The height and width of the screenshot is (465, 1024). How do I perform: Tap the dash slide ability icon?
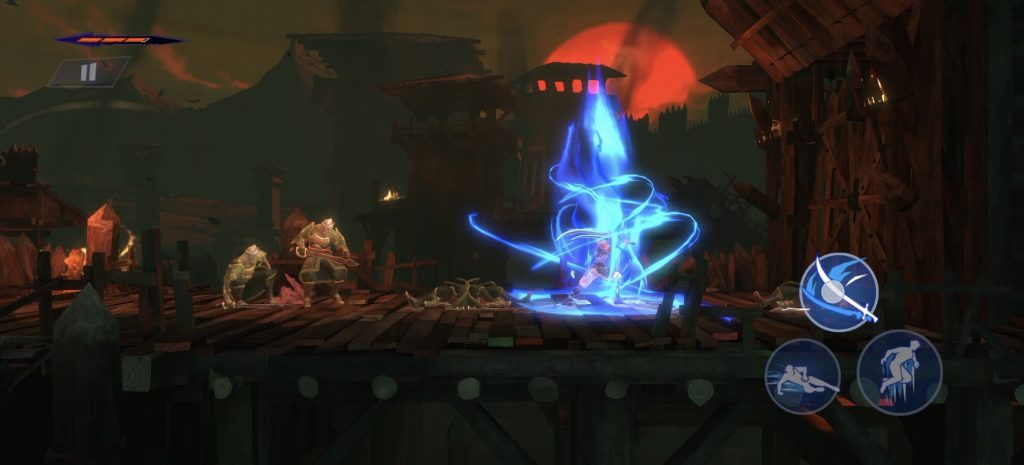[802, 376]
